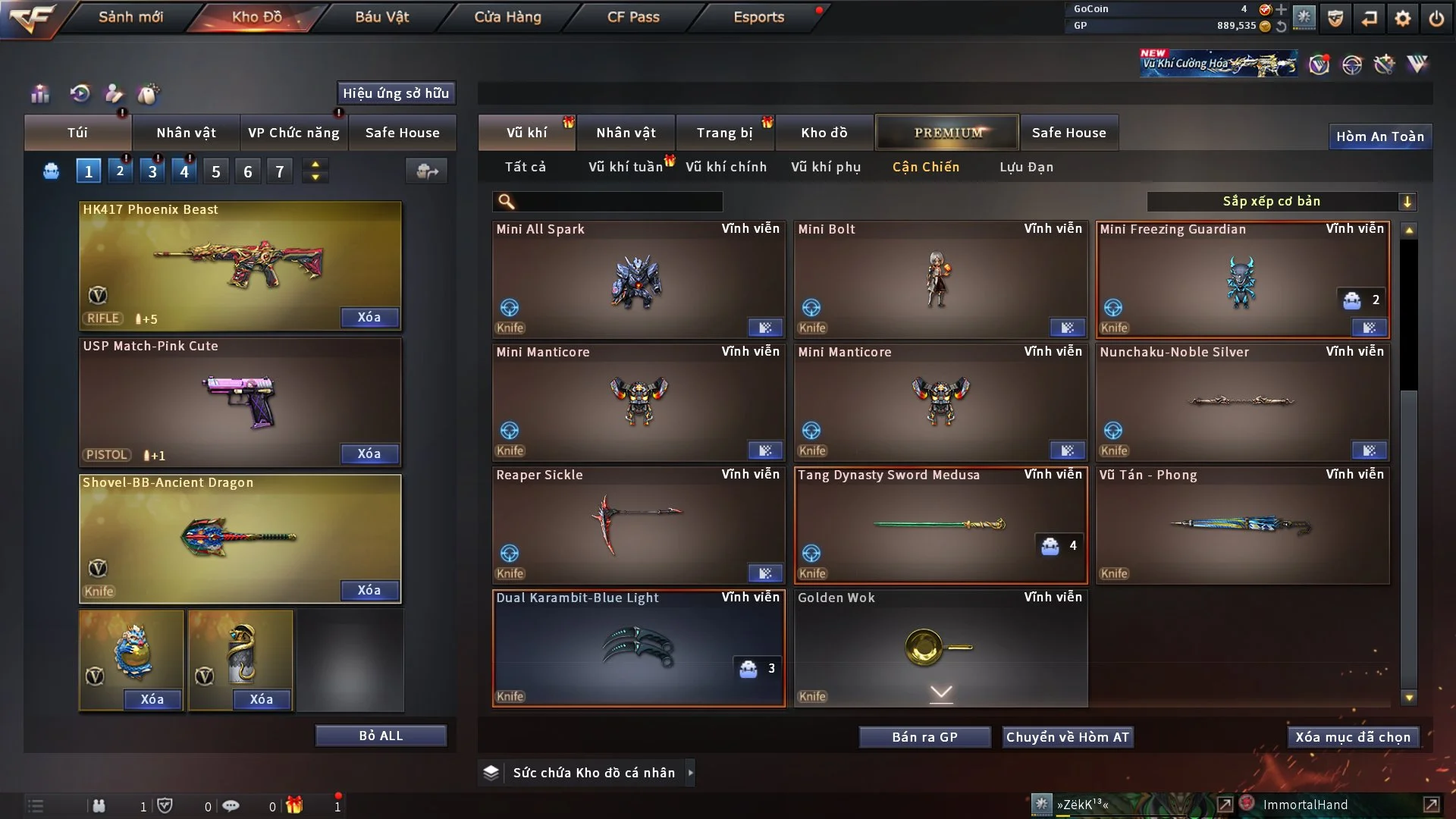Filter by Vũ khí chính
Image resolution: width=1456 pixels, height=819 pixels.
726,167
